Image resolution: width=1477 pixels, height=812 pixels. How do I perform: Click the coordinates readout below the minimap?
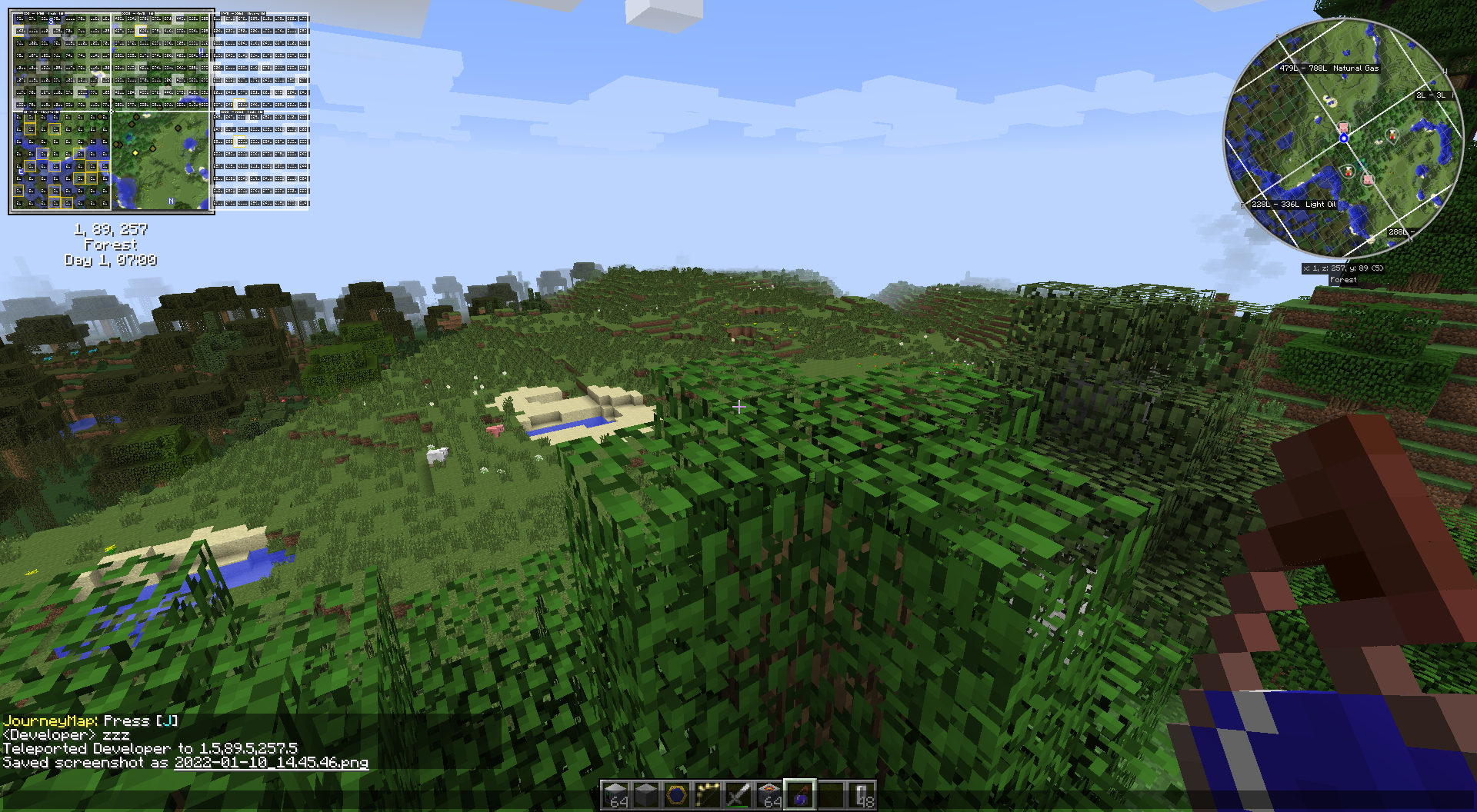(1343, 268)
